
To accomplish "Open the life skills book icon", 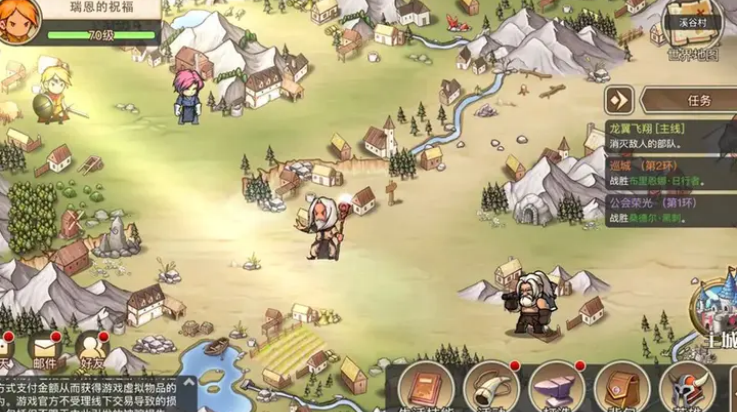I will pos(428,388).
